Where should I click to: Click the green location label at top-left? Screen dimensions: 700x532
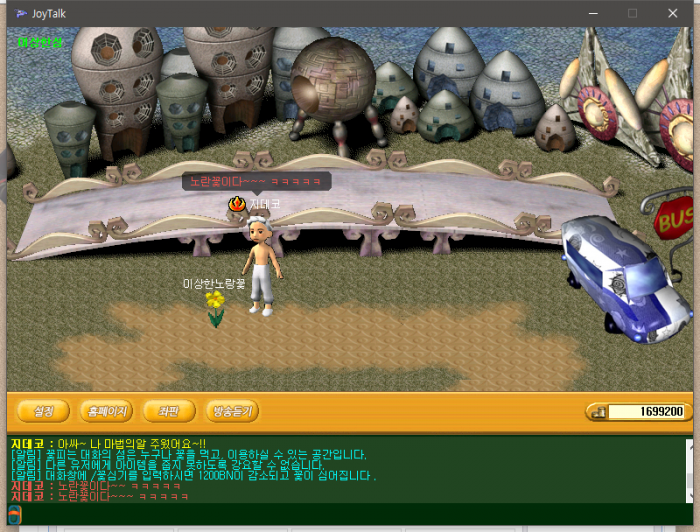pos(40,42)
